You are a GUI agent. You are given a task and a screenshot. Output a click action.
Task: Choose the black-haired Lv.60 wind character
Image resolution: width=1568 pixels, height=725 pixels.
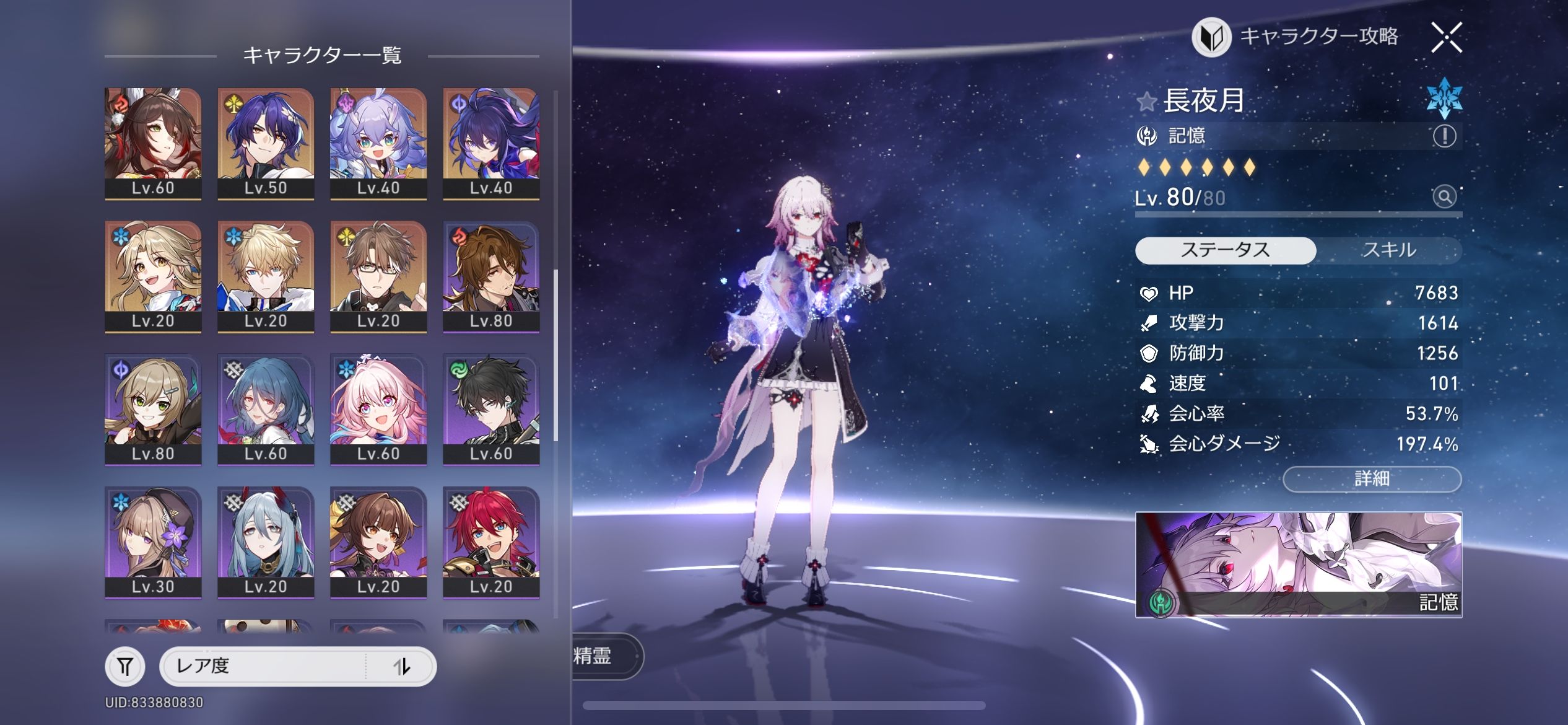tap(491, 409)
